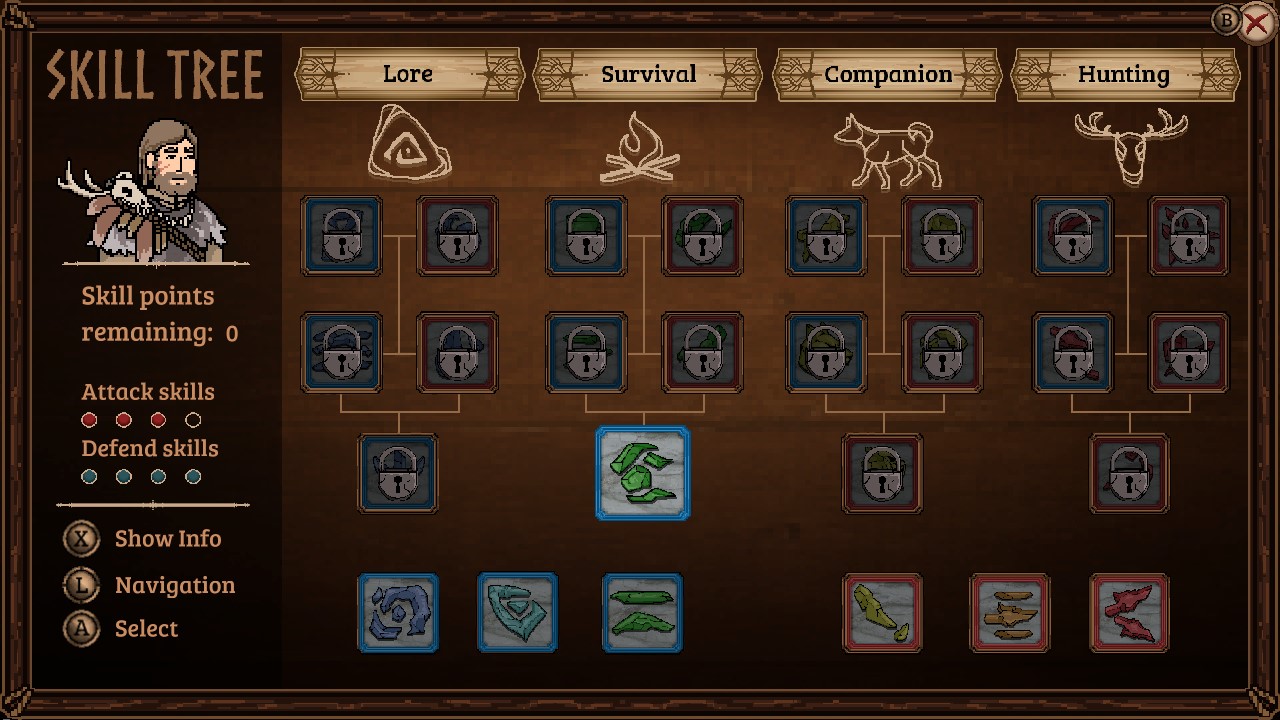
Task: Select the dog emblem under Companion
Action: (x=888, y=148)
